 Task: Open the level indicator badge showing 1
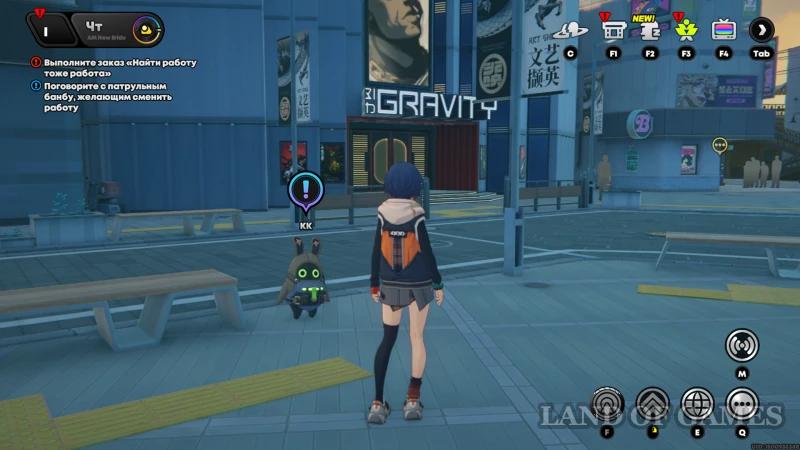click(x=46, y=28)
